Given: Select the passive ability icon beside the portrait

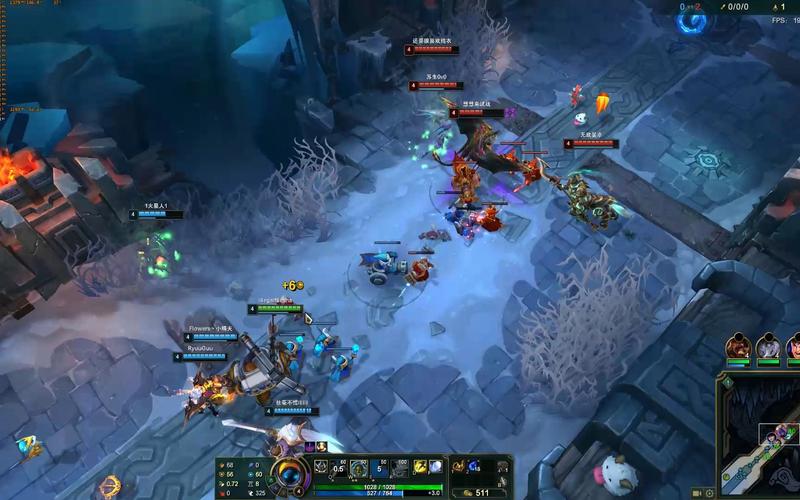Looking at the screenshot, I should point(322,468).
